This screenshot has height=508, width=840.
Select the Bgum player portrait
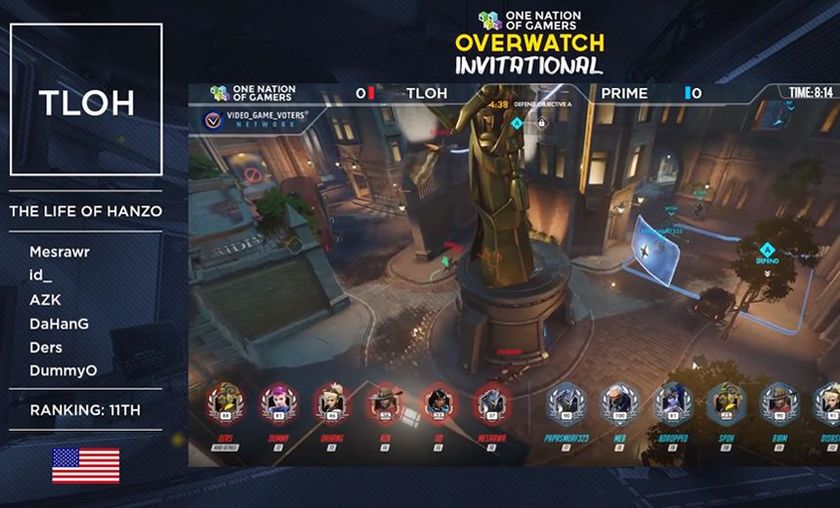click(x=778, y=402)
